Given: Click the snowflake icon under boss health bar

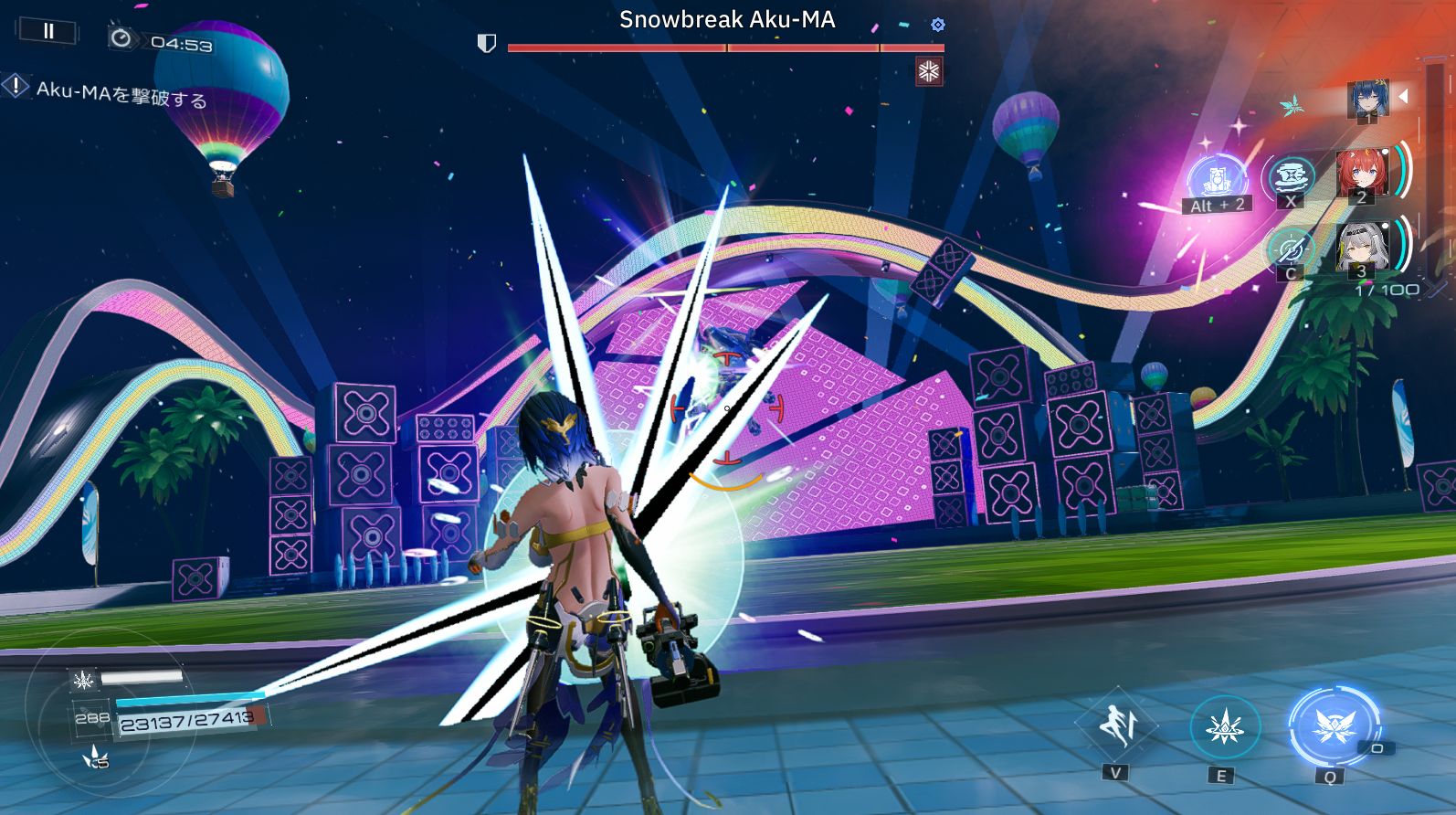Looking at the screenshot, I should tap(929, 71).
